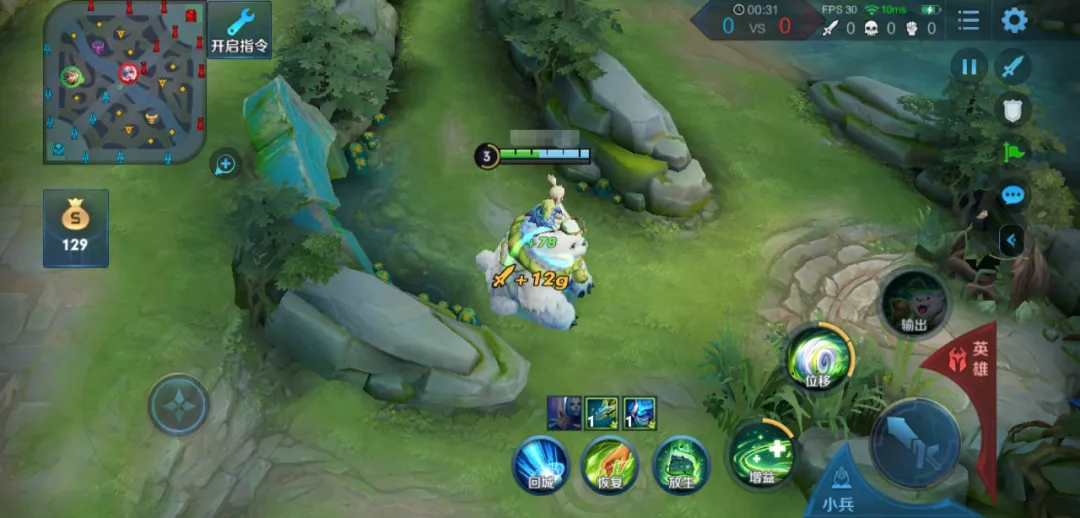Open the scoreboard list icon
The height and width of the screenshot is (518, 1080).
point(968,20)
